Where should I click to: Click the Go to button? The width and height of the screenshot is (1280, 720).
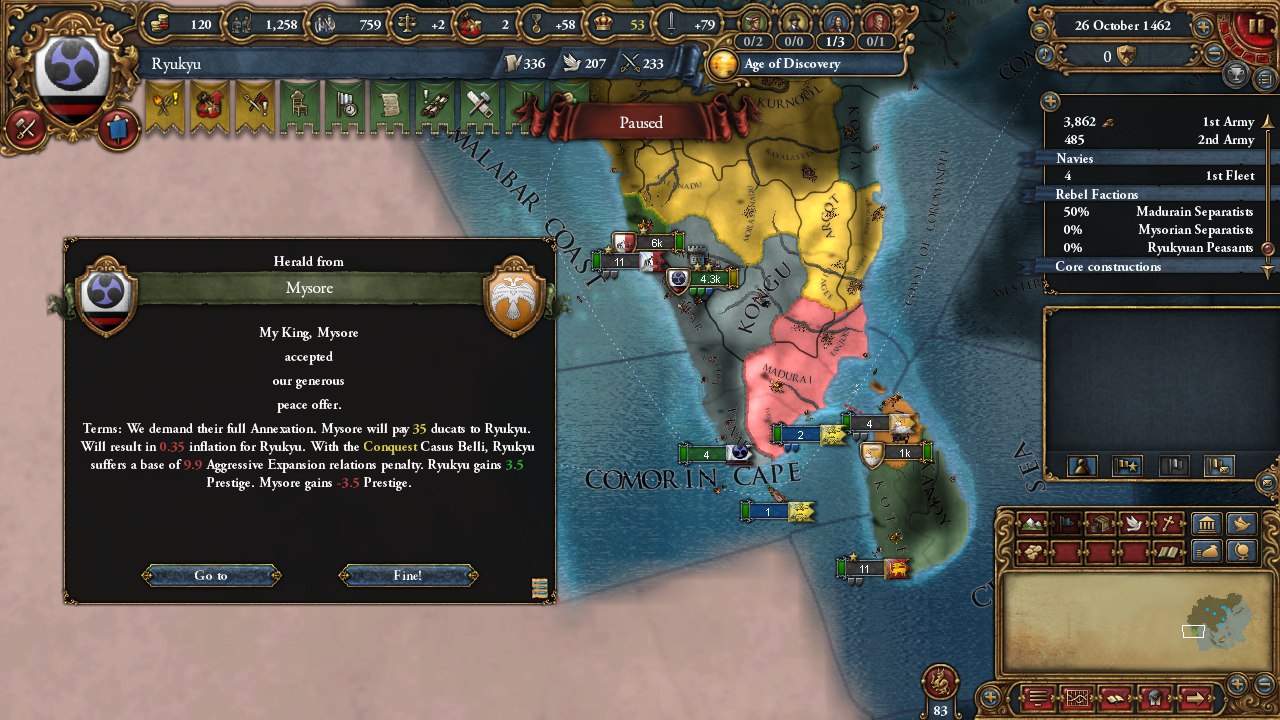[x=211, y=575]
